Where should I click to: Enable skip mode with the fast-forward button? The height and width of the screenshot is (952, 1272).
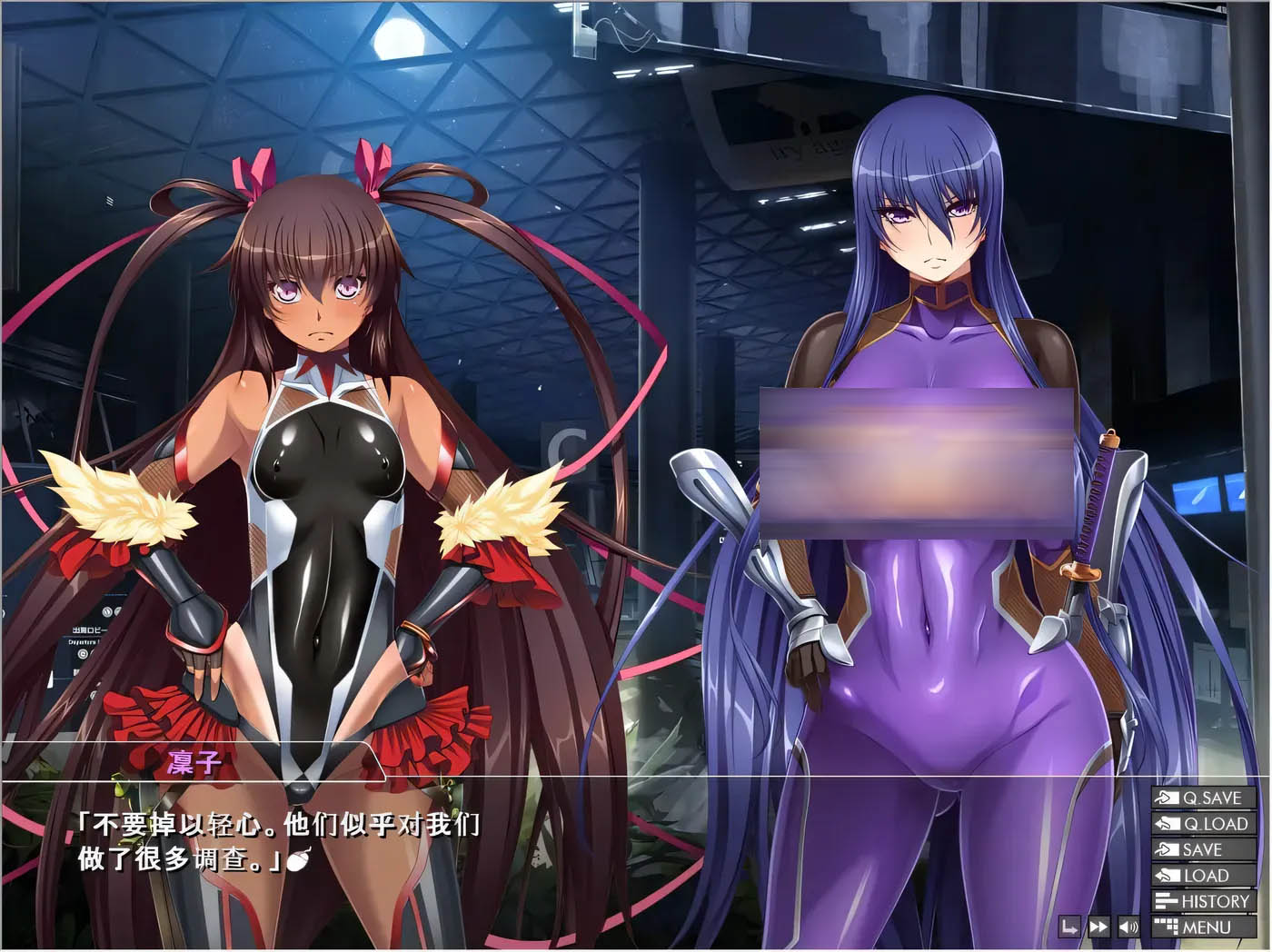pos(1098,926)
